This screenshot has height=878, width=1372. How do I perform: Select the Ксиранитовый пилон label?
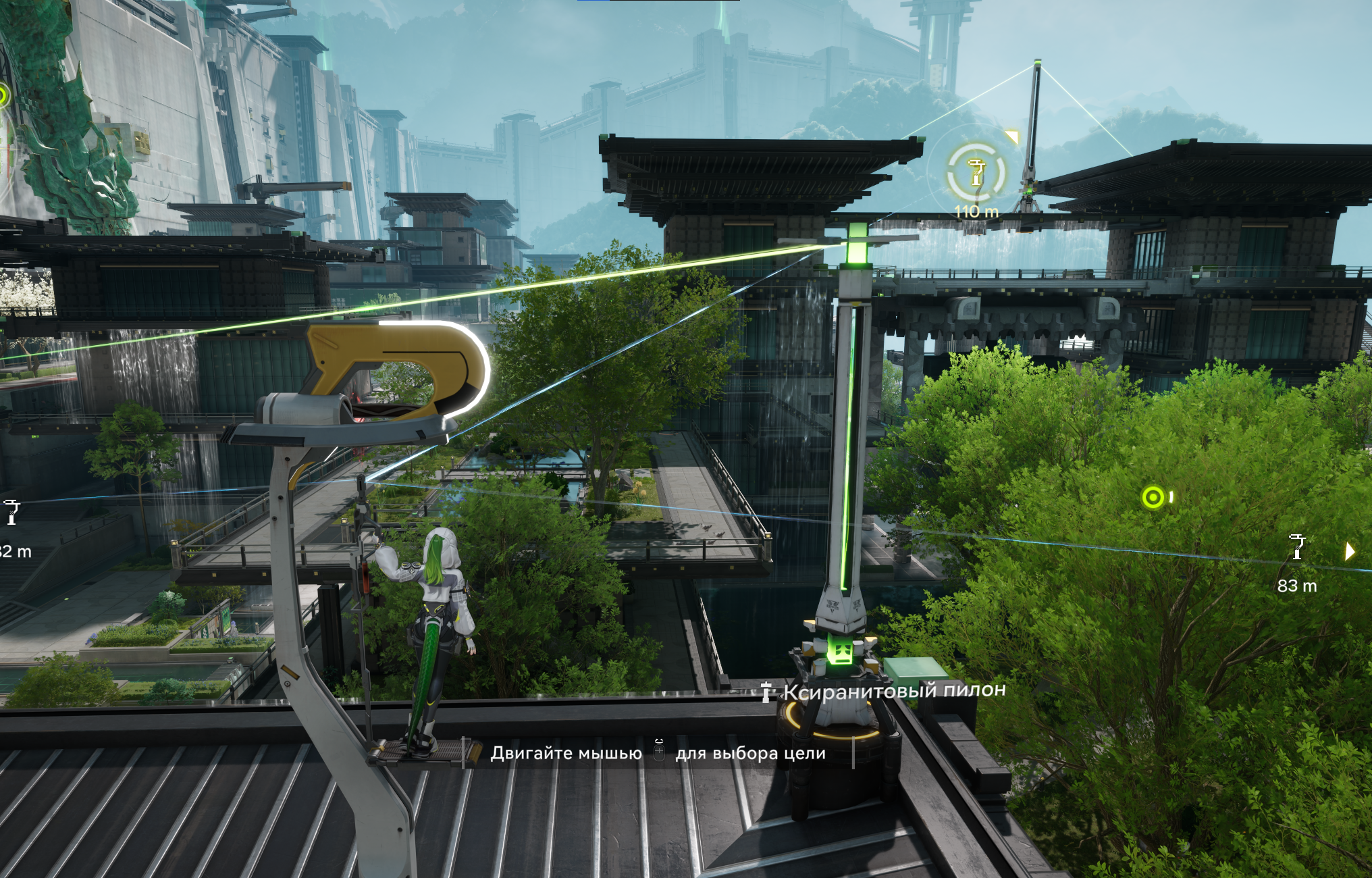tap(893, 691)
